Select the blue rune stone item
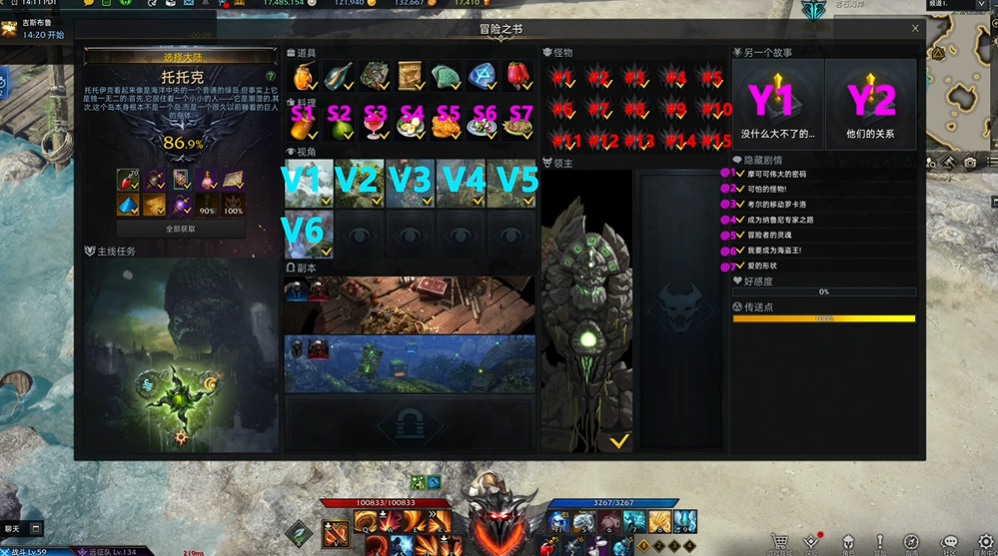Screen dimensions: 998x556 tap(483, 76)
